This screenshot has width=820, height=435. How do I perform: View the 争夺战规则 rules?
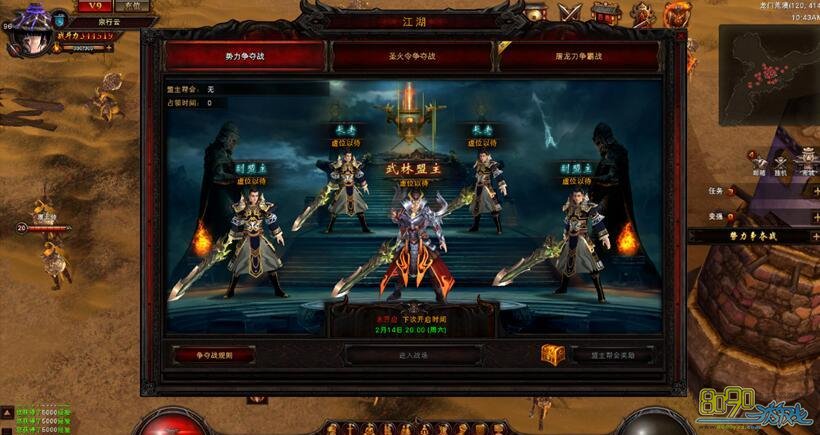click(x=213, y=354)
